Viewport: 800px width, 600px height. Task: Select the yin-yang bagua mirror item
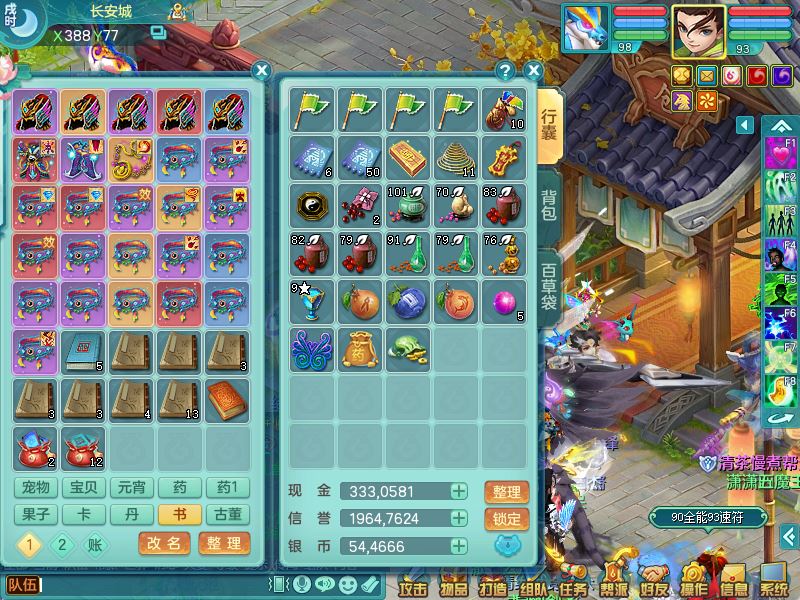(x=311, y=206)
